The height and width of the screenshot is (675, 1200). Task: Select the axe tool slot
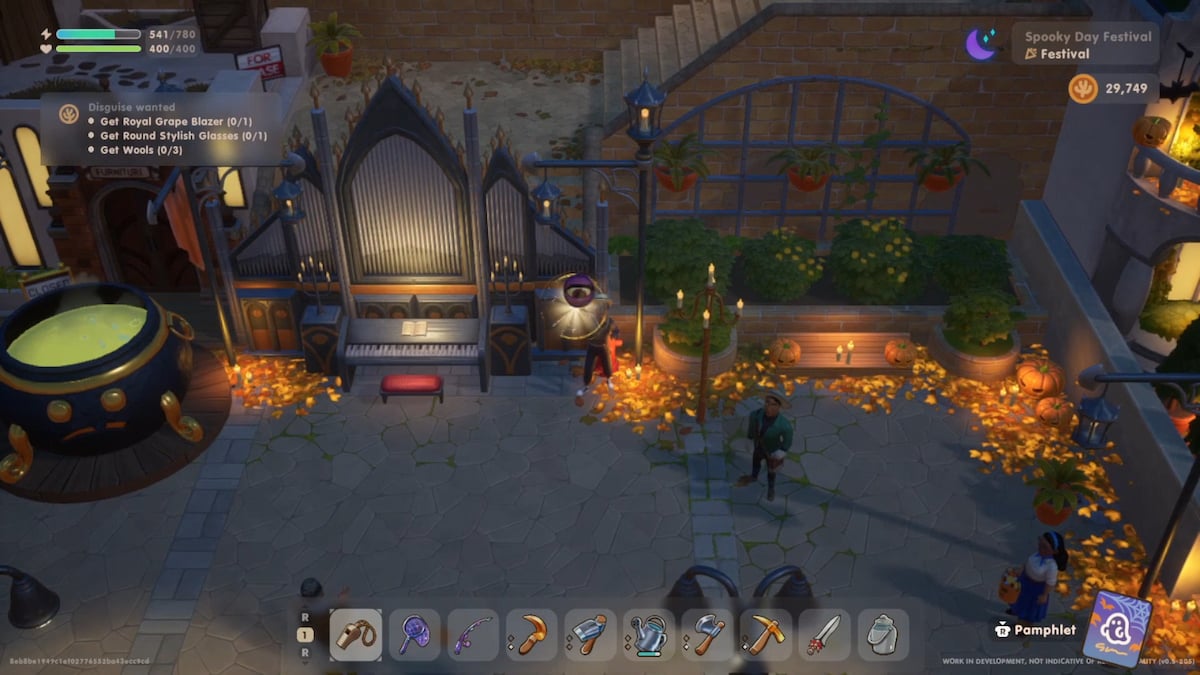[707, 635]
